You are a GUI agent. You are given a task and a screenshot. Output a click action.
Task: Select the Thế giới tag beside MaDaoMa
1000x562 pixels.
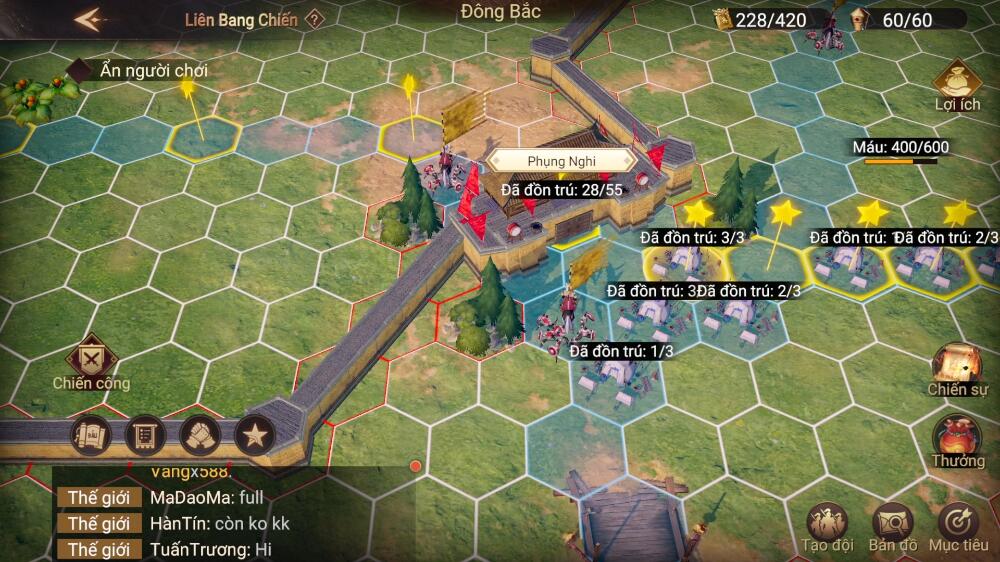click(x=99, y=497)
